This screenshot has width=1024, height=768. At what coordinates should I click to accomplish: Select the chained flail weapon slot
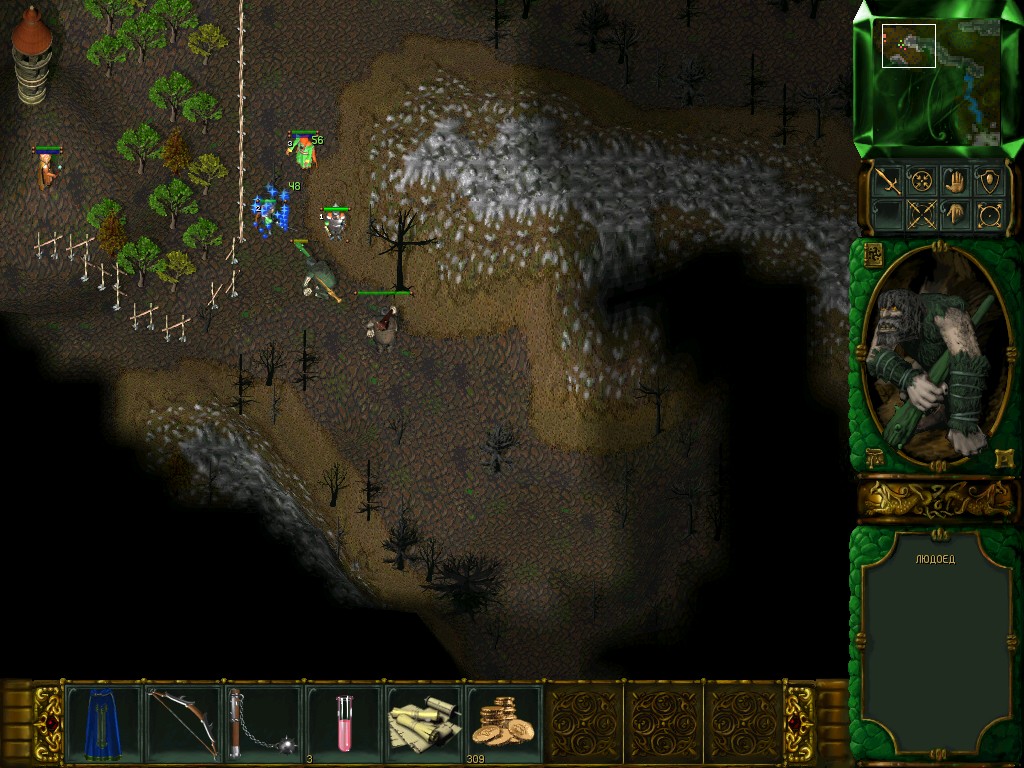pyautogui.click(x=263, y=721)
